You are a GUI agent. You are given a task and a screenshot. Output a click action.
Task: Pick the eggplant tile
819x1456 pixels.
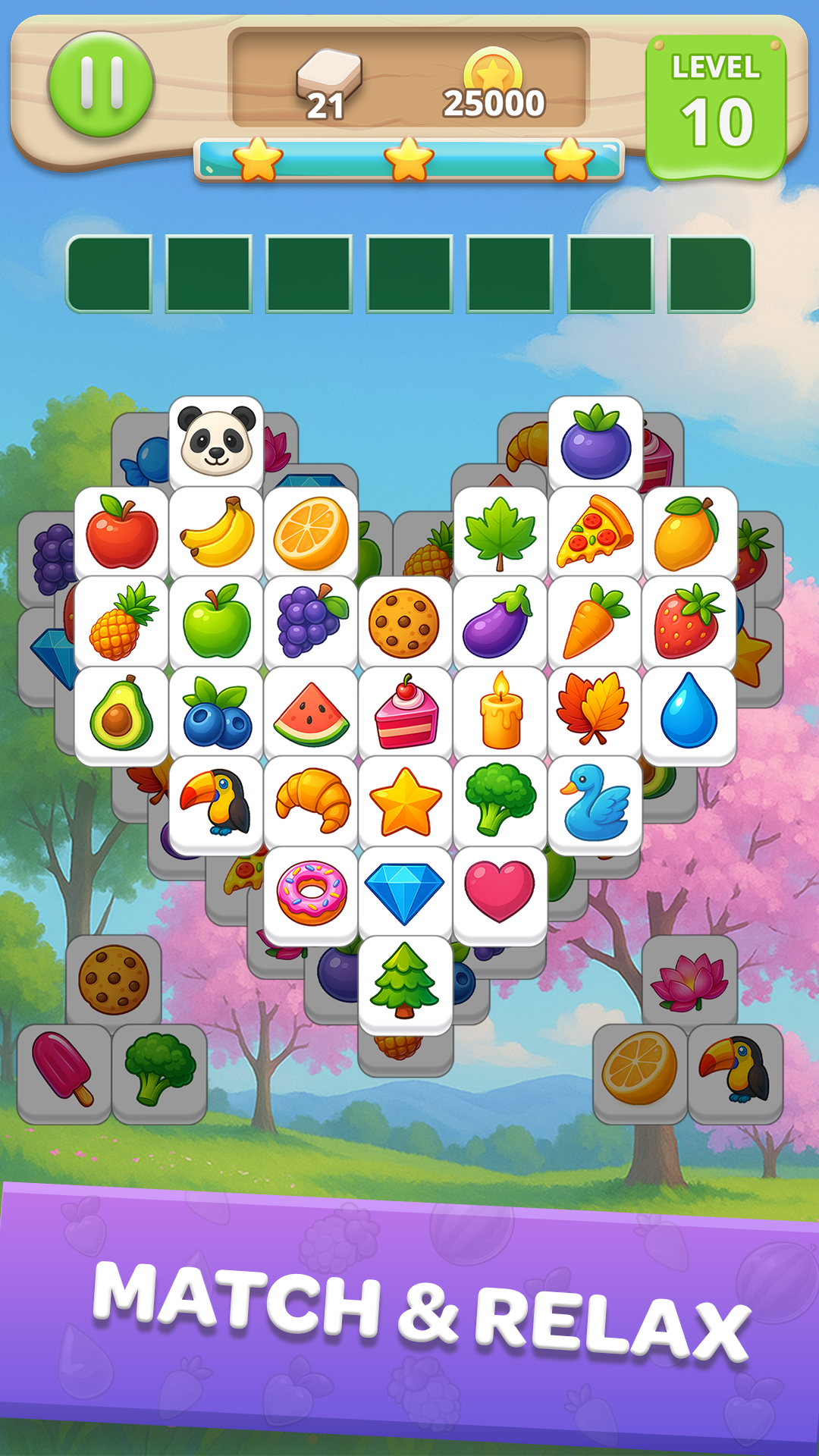pyautogui.click(x=500, y=623)
